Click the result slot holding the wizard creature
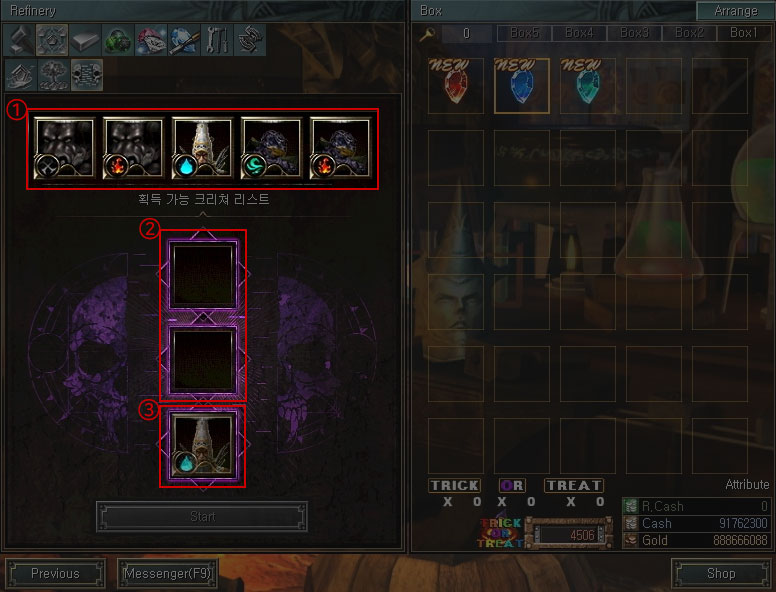This screenshot has height=592, width=776. [x=202, y=444]
